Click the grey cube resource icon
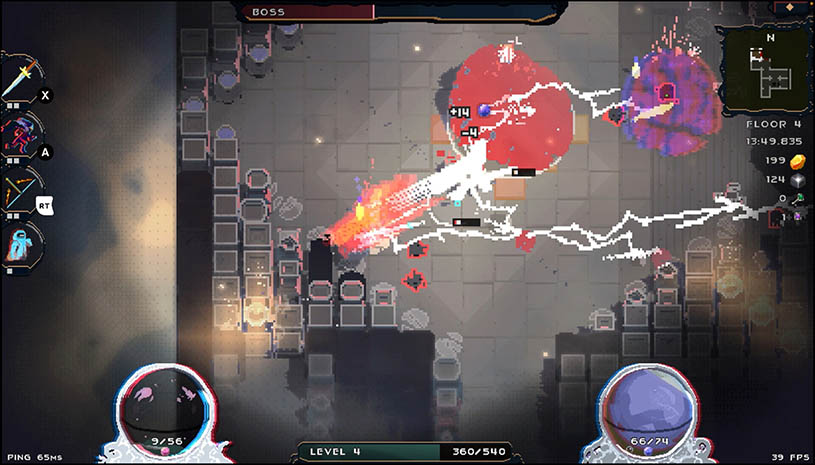815x465 pixels. tap(798, 180)
